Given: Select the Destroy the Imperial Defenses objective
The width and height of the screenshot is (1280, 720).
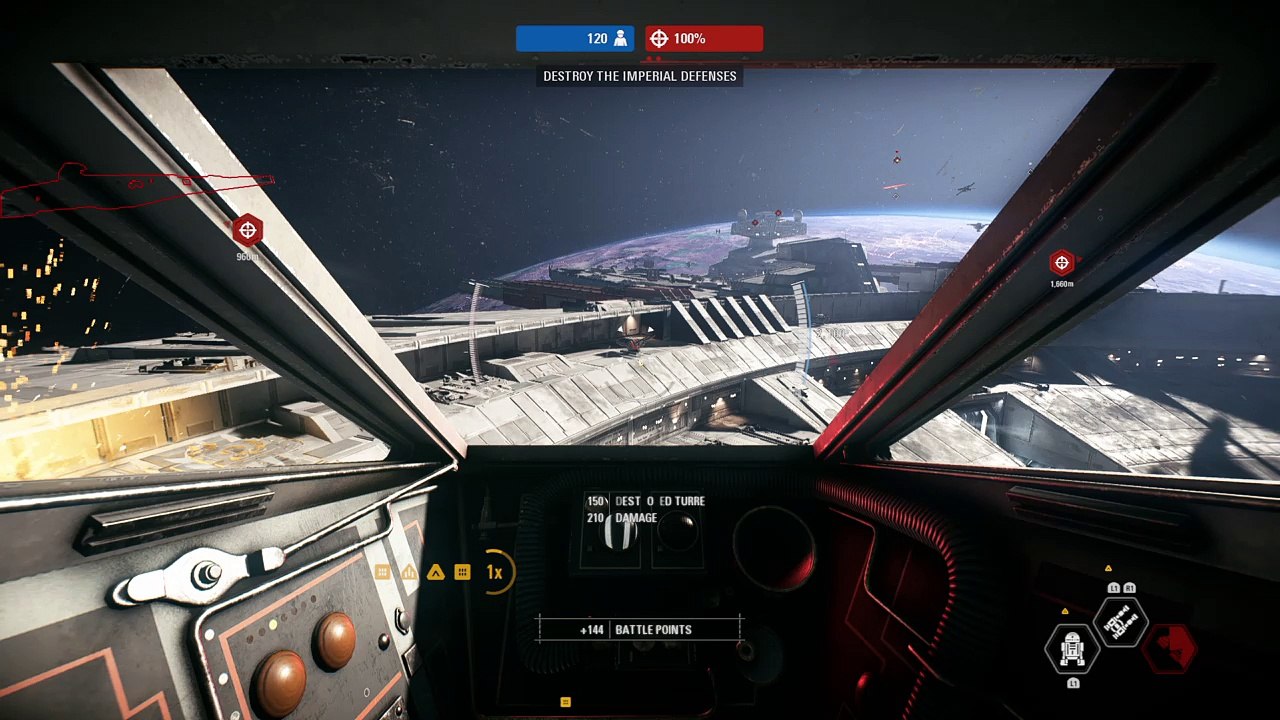Looking at the screenshot, I should tap(639, 76).
